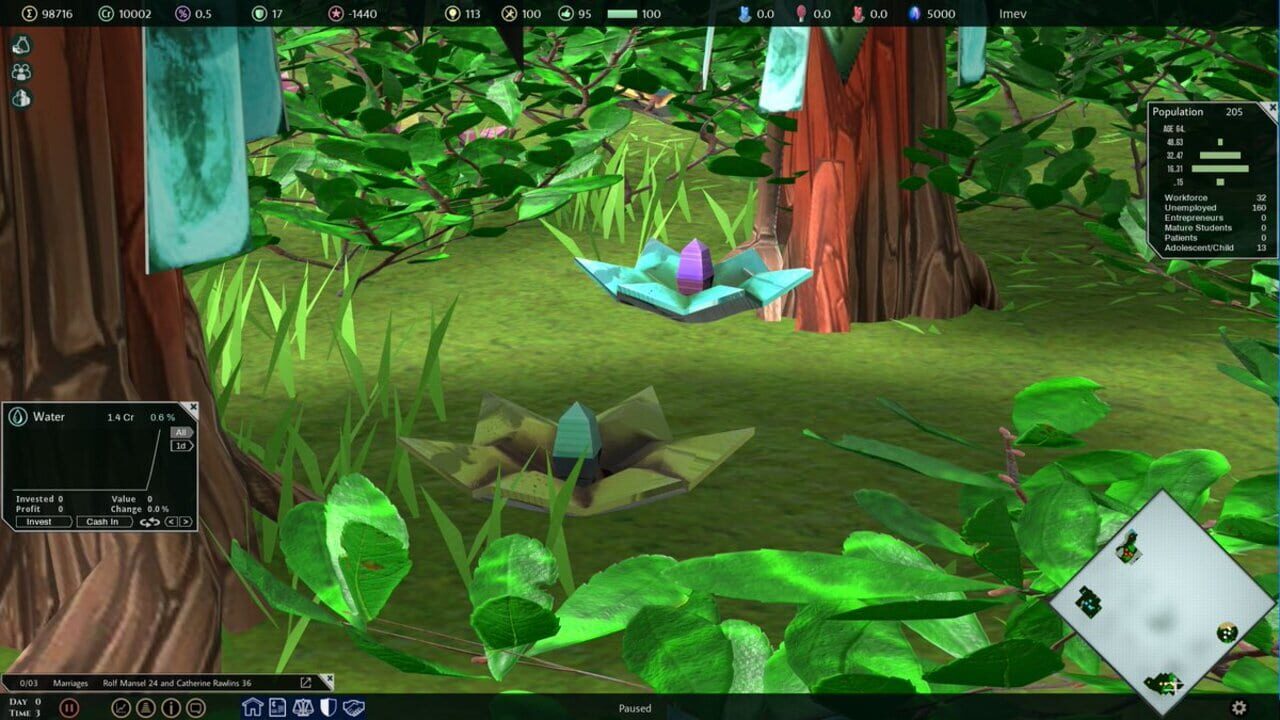This screenshot has height=720, width=1280.
Task: Click the water droplet icon on the Water panel
Action: coord(18,417)
